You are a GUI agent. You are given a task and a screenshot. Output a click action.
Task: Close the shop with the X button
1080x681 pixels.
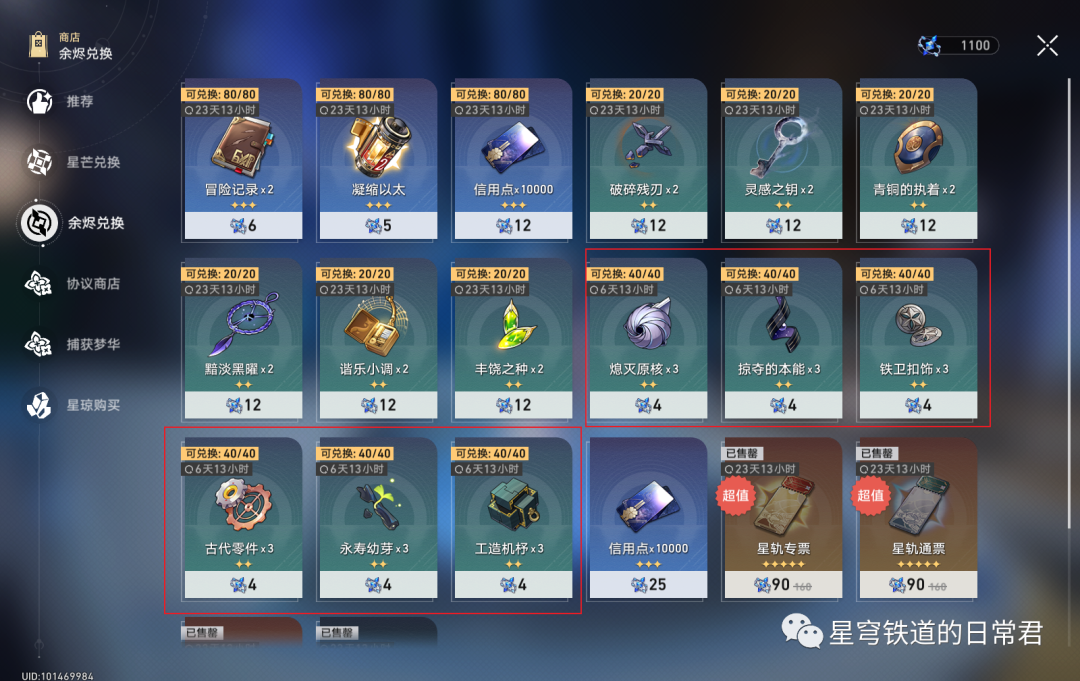coord(1047,45)
